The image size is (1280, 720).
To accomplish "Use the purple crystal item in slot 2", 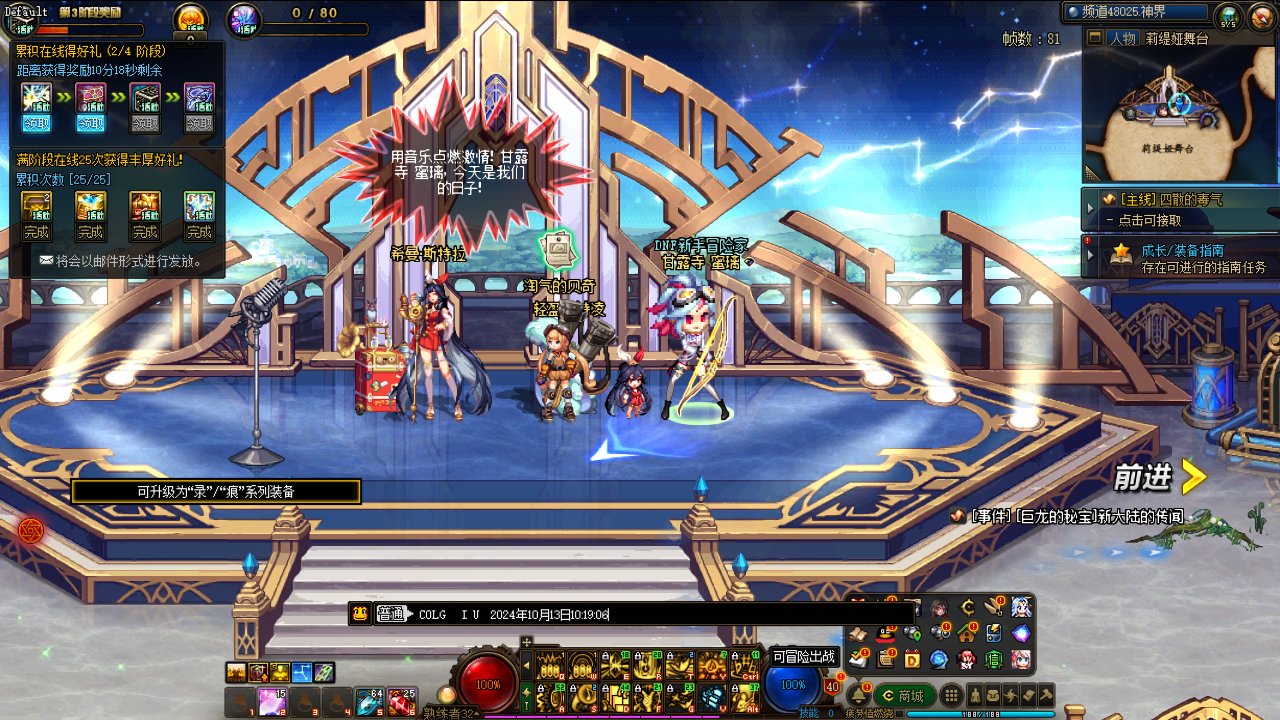I will pyautogui.click(x=272, y=703).
